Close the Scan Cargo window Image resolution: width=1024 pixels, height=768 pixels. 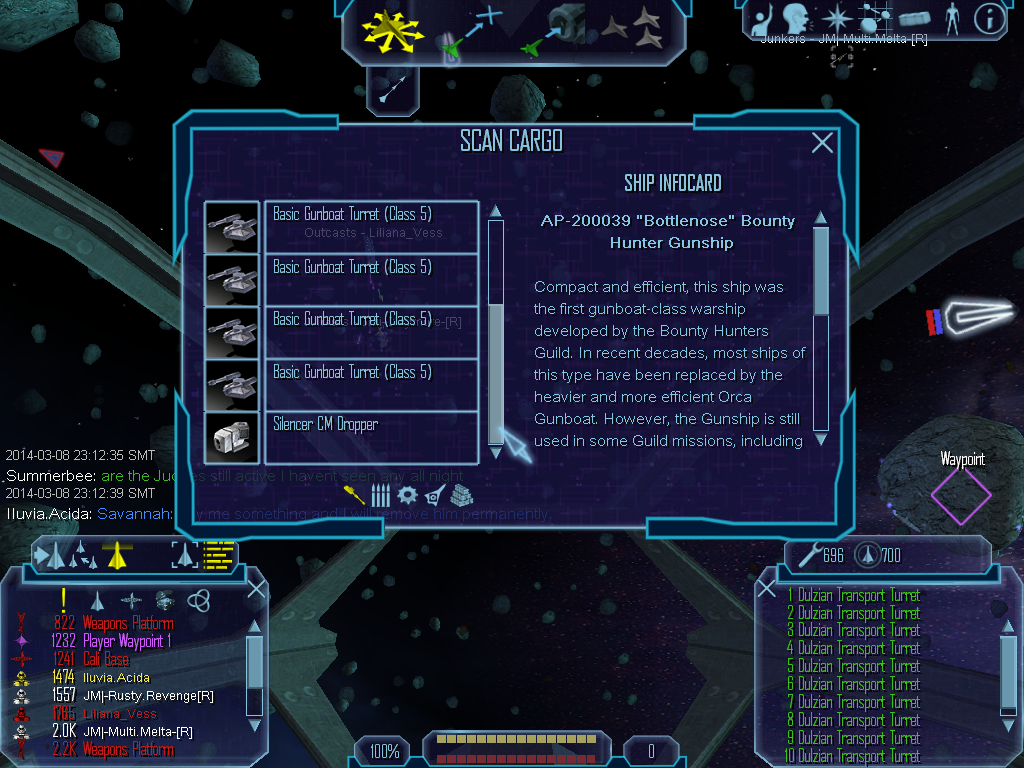tap(822, 143)
